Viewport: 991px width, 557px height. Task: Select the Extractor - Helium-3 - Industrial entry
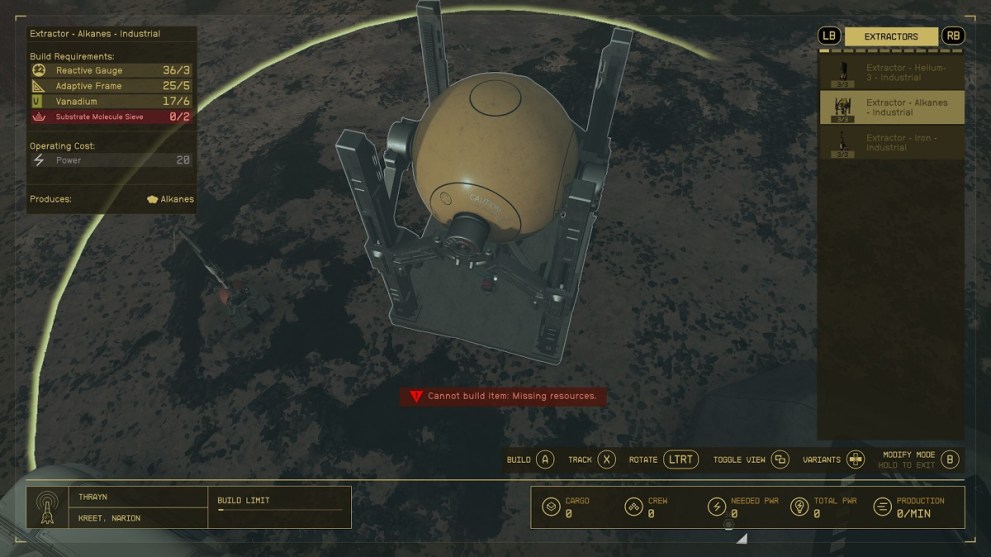pyautogui.click(x=891, y=71)
